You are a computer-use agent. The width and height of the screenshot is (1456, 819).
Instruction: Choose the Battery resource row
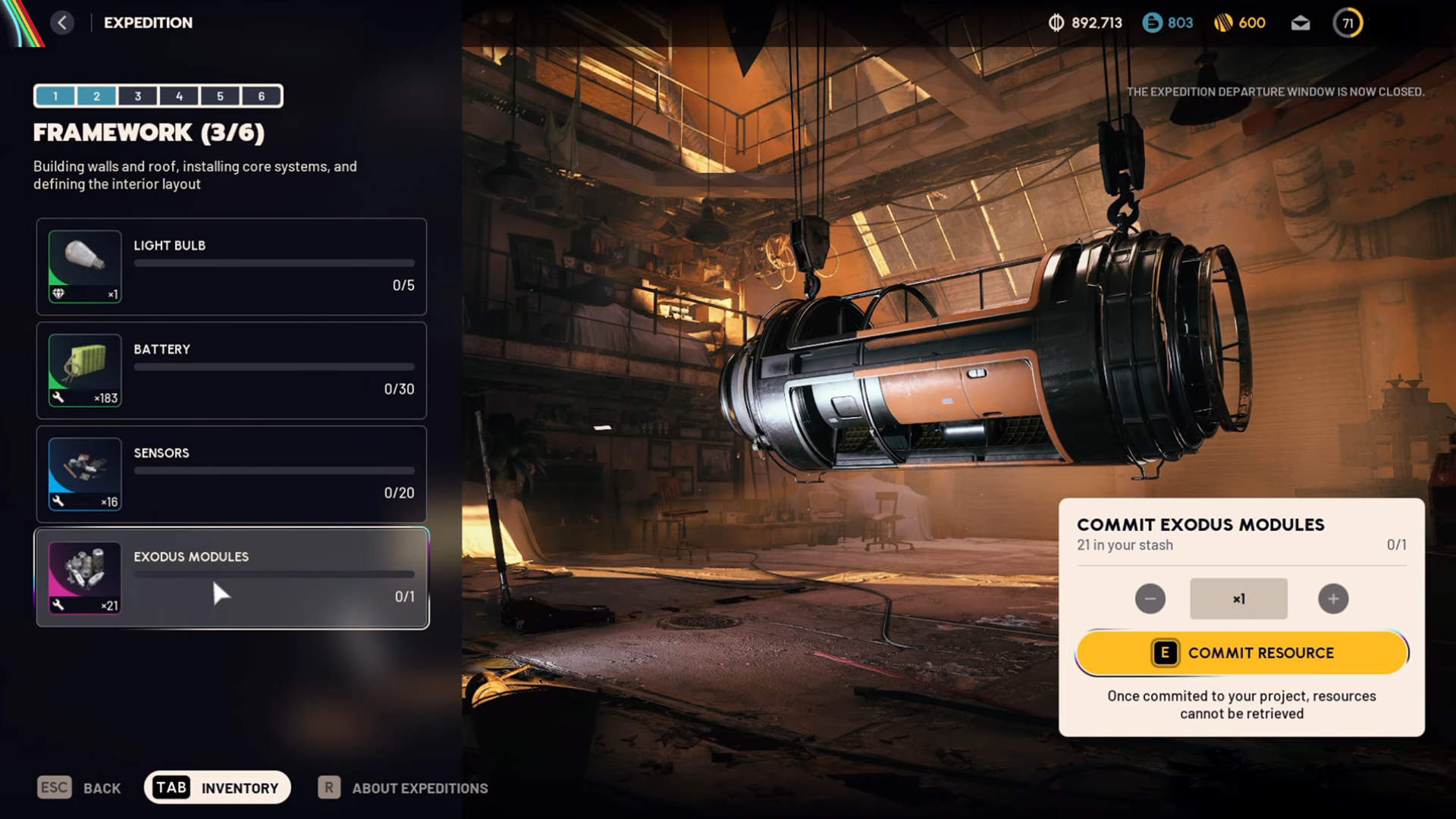(x=231, y=371)
